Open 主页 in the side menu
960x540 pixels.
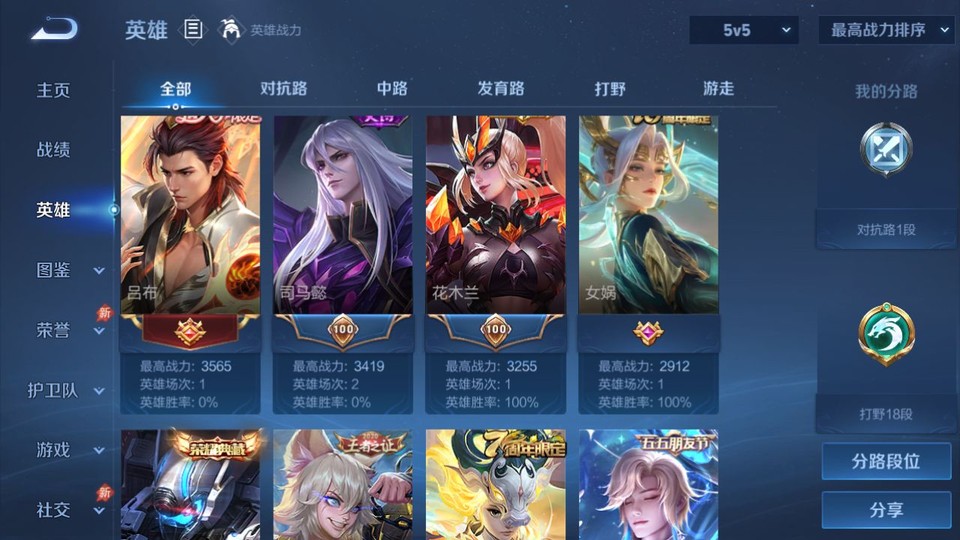pyautogui.click(x=54, y=90)
